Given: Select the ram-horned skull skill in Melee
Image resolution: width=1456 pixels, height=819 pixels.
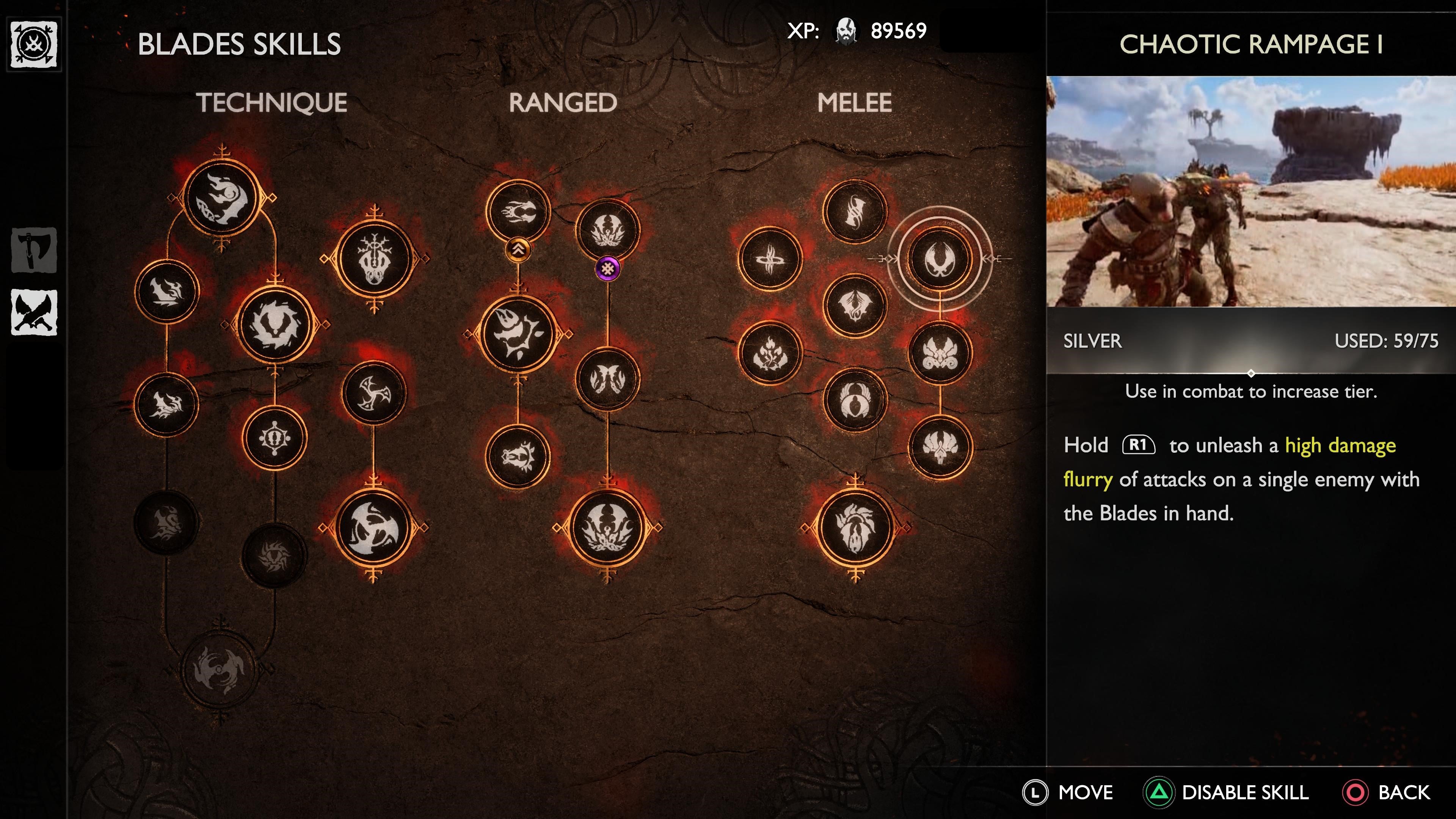Looking at the screenshot, I should pos(939,353).
